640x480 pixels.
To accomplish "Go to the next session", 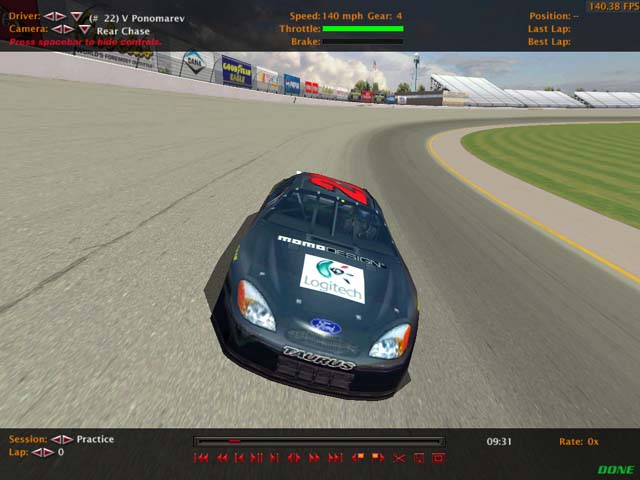I will tap(68, 440).
